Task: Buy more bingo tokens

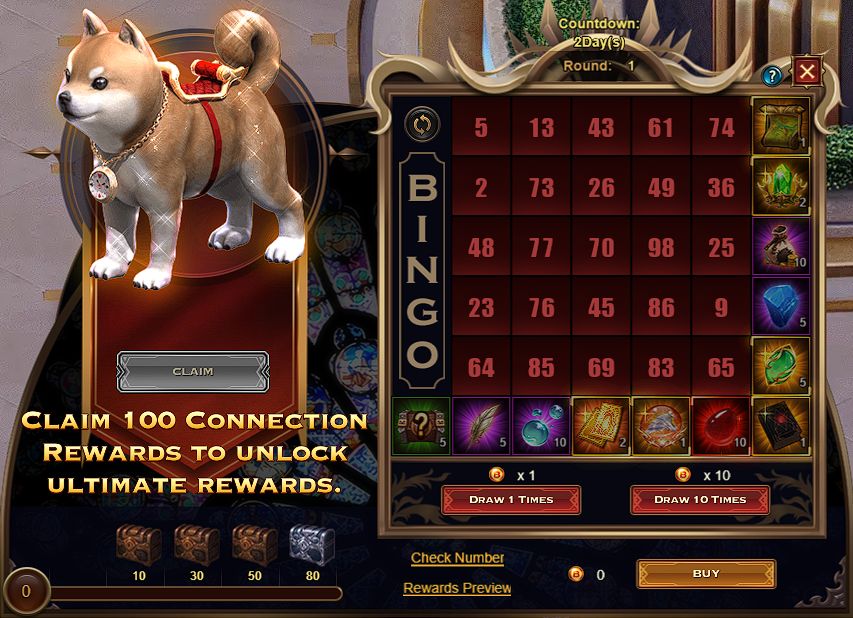Action: point(706,574)
